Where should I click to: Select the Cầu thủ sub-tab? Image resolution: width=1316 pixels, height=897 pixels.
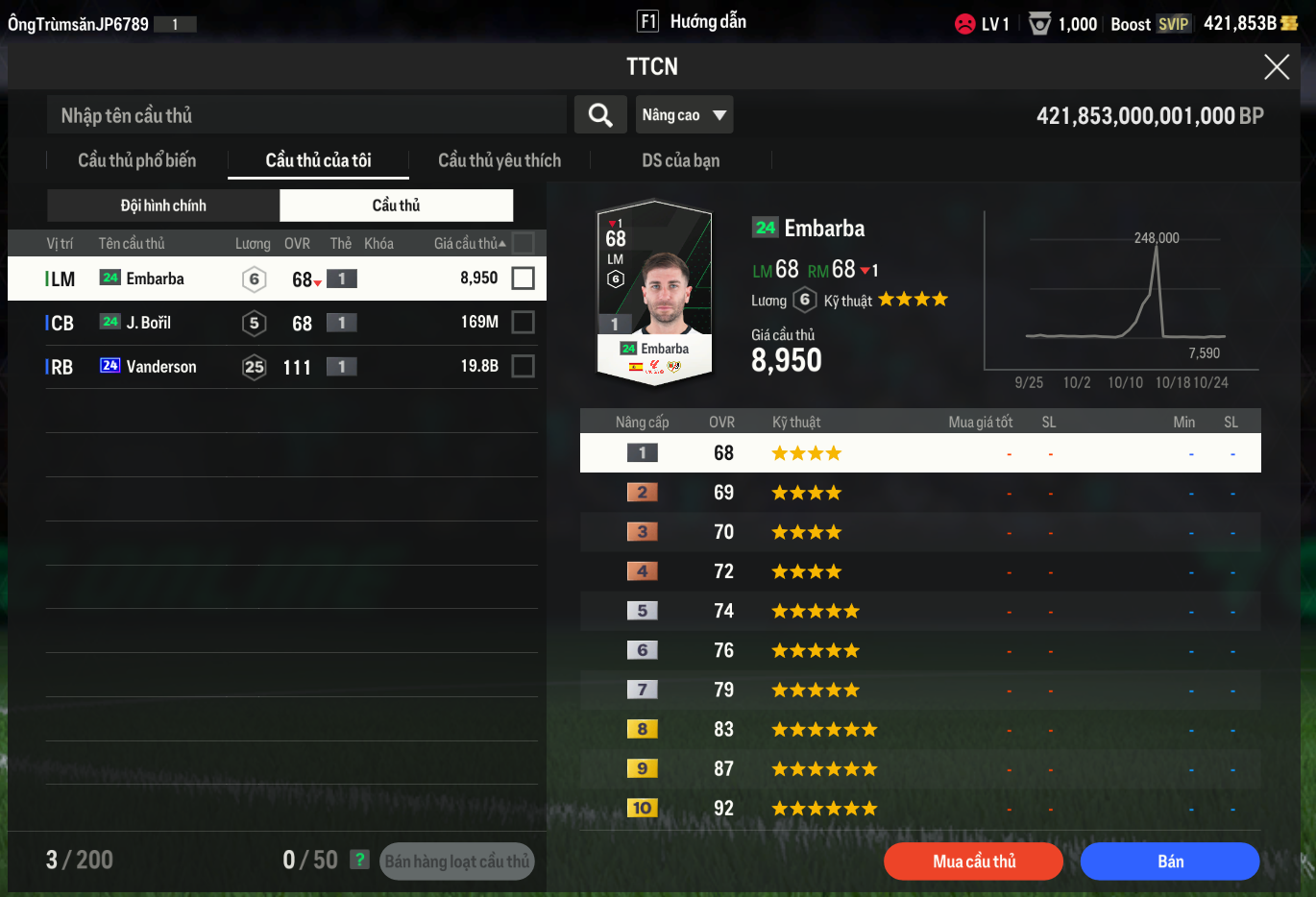tap(396, 206)
